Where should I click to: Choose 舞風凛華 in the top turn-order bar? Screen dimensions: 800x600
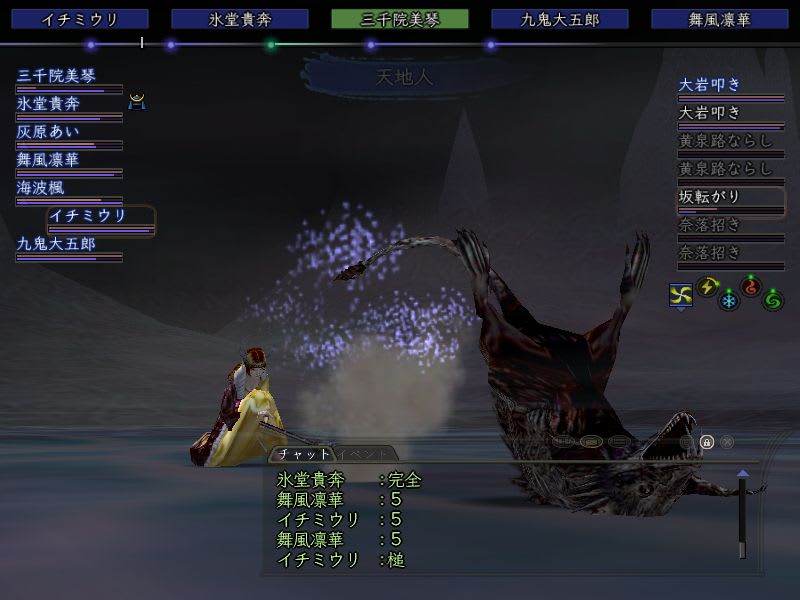point(719,19)
